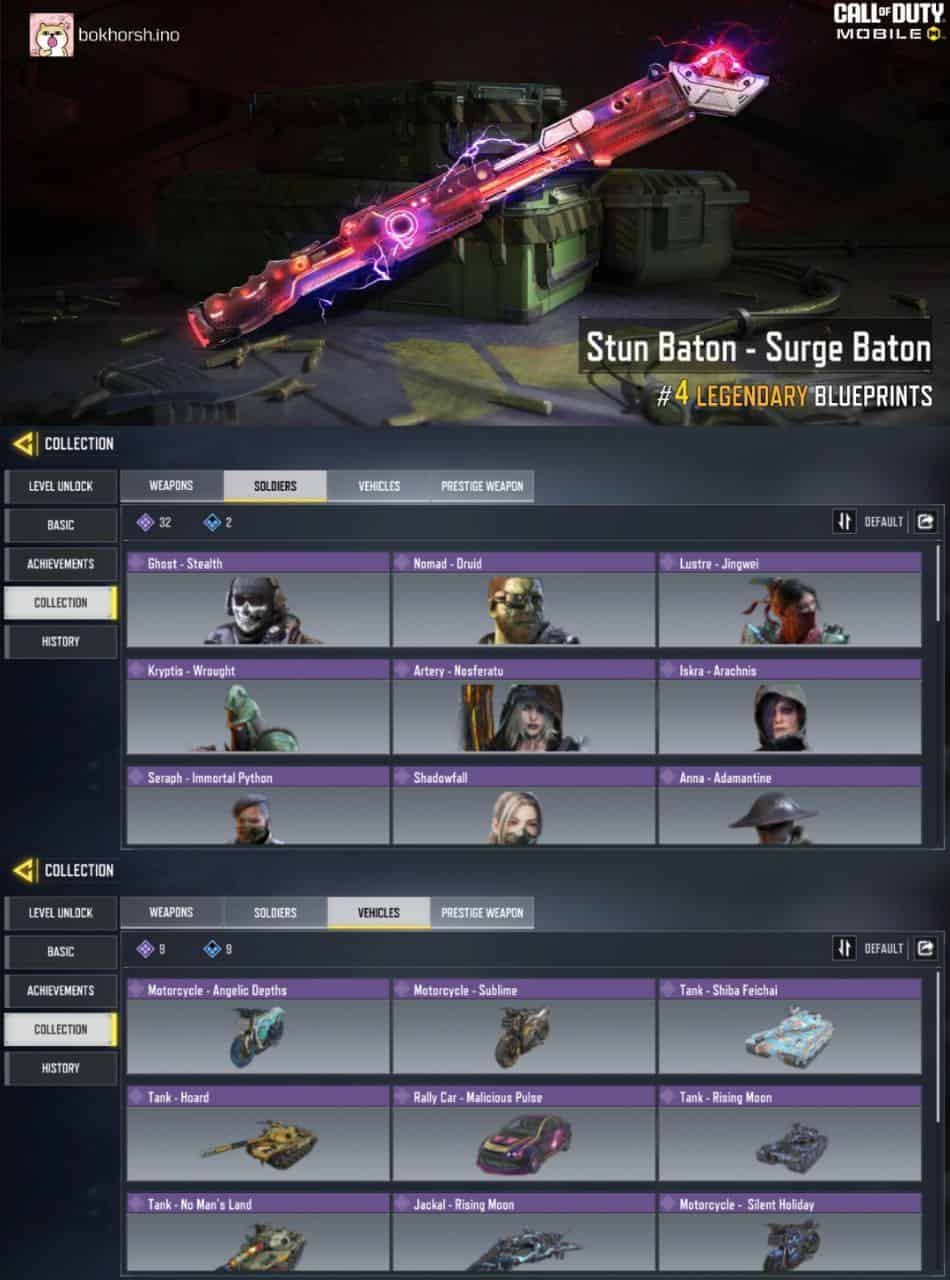Choose the Lustre - Jingwei soldier
The image size is (950, 1280).
(x=789, y=600)
